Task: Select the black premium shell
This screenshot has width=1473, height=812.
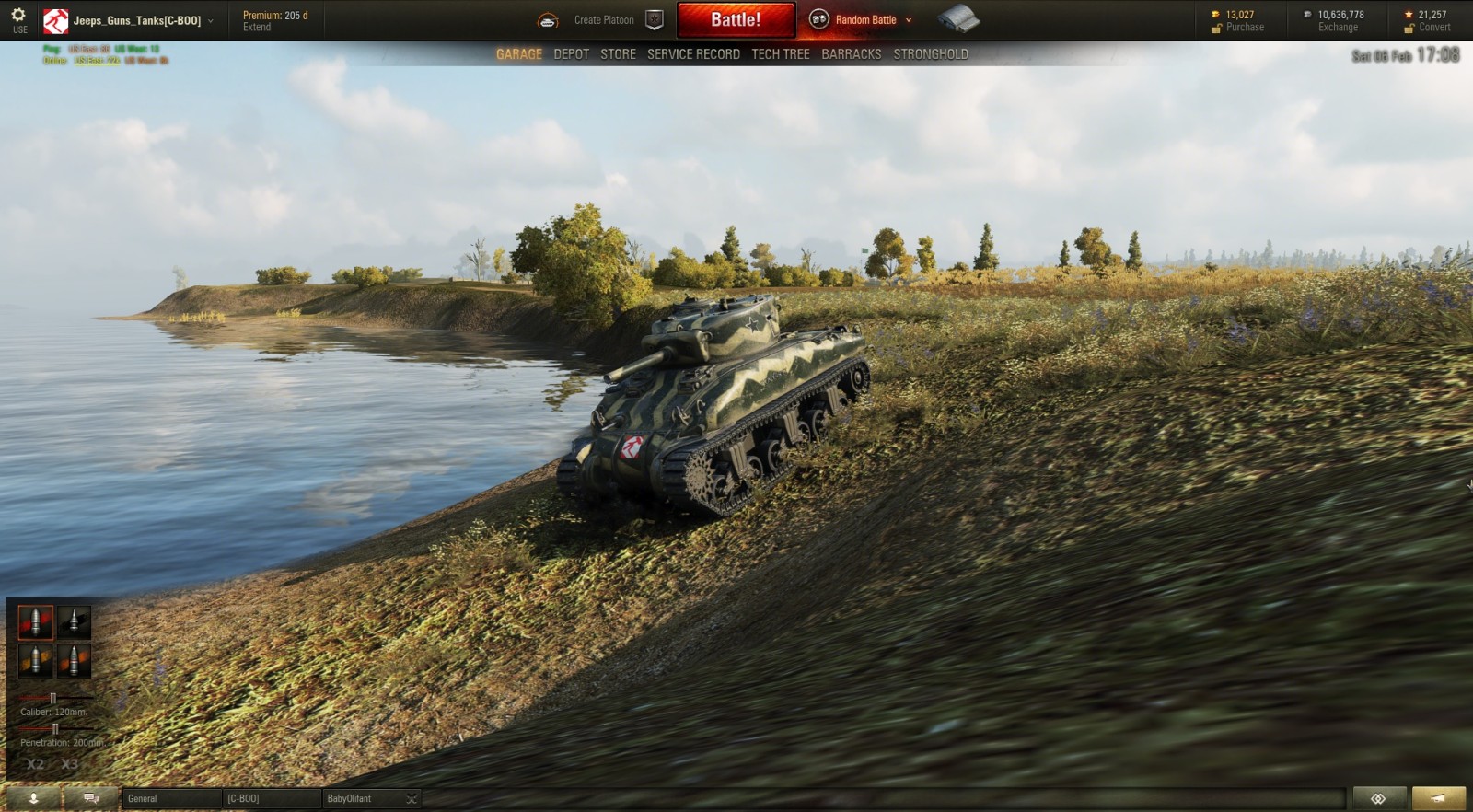Action: click(75, 622)
